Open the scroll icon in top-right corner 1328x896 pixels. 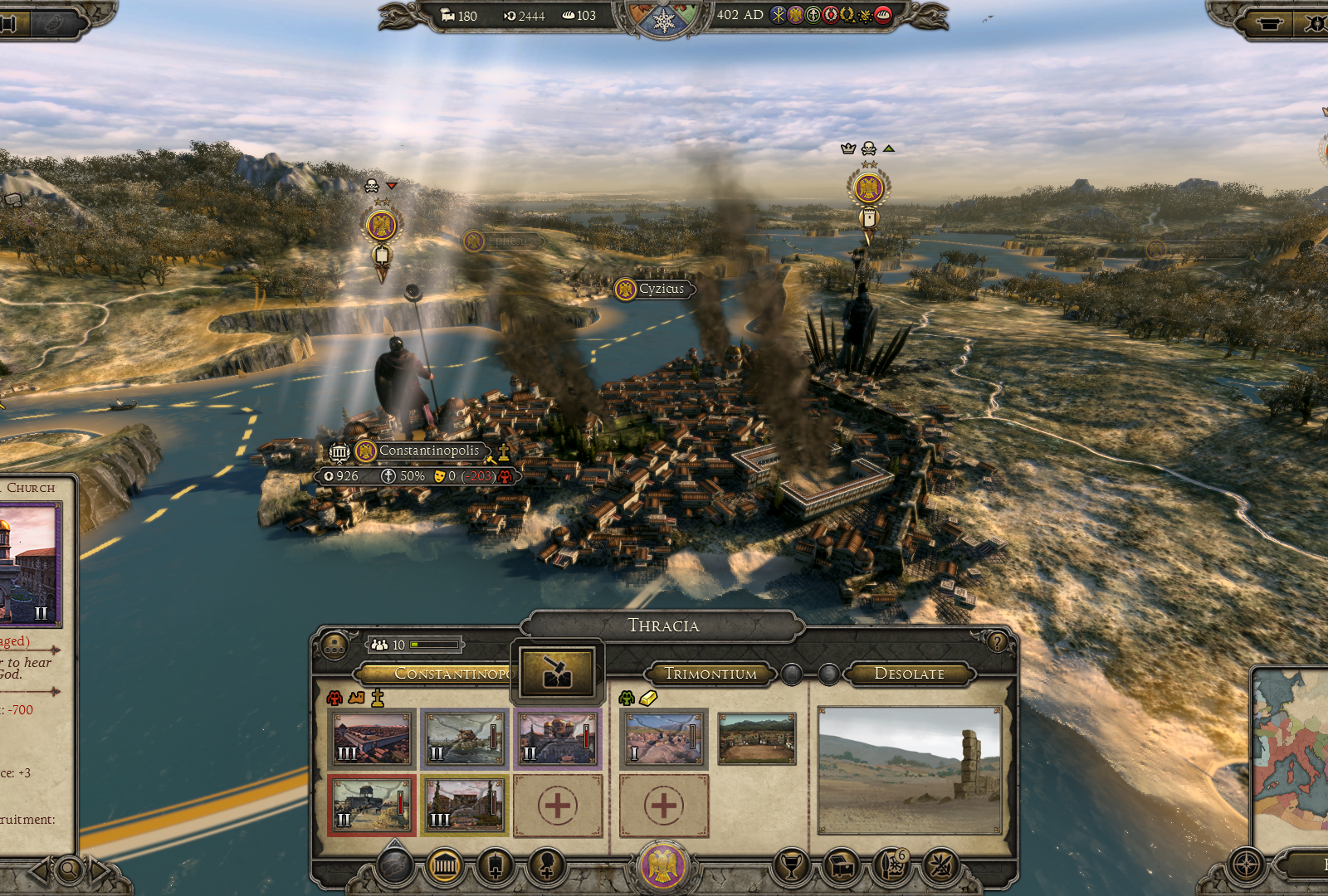[1269, 22]
